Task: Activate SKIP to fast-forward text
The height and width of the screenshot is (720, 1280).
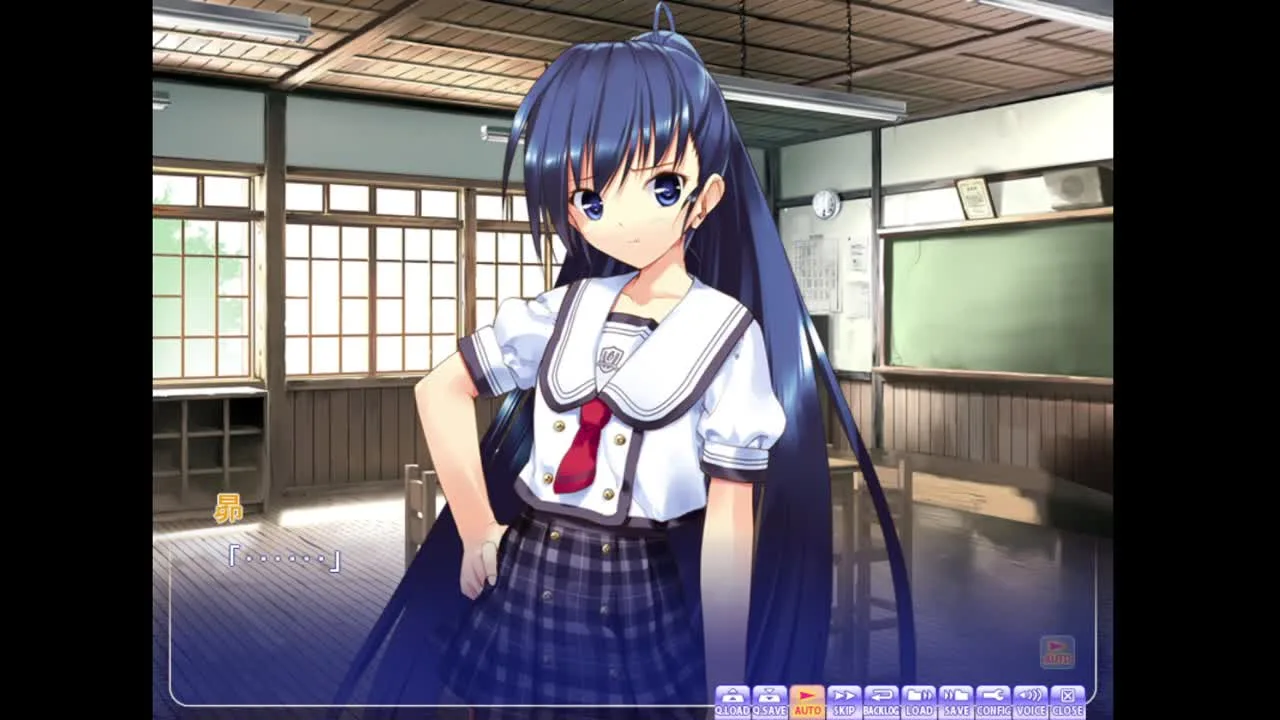Action: pos(844,701)
